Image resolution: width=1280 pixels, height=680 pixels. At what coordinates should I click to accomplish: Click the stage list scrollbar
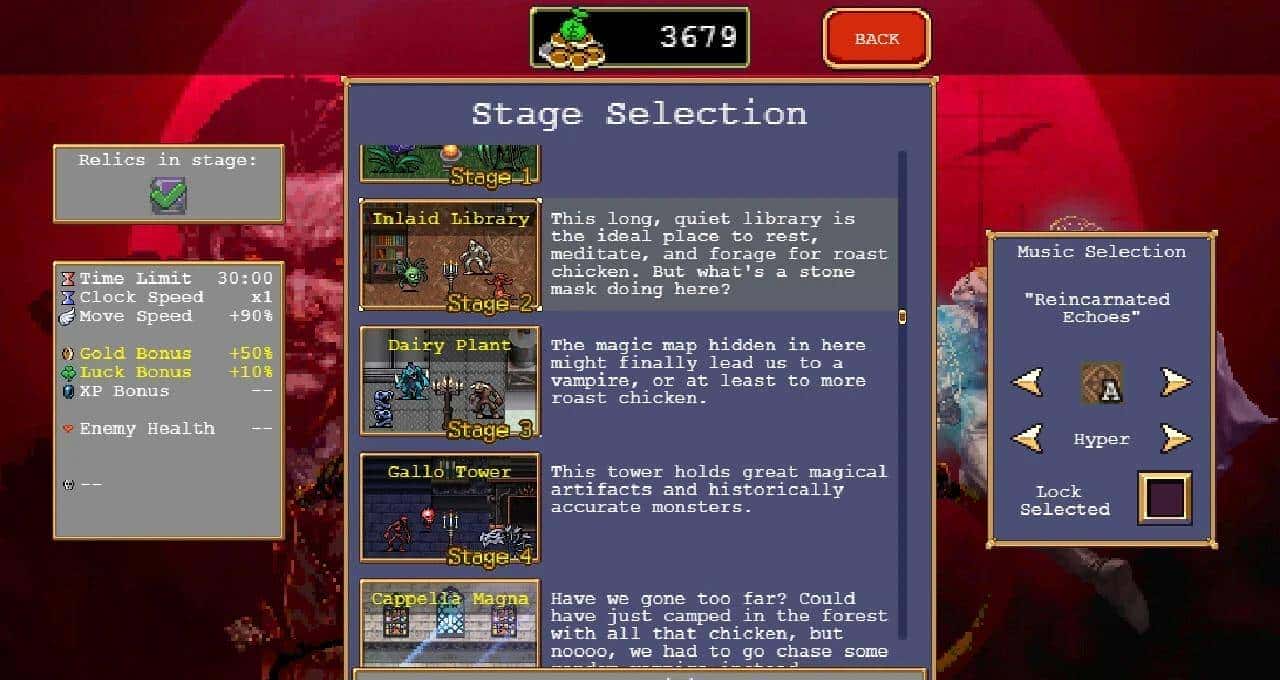pos(902,317)
